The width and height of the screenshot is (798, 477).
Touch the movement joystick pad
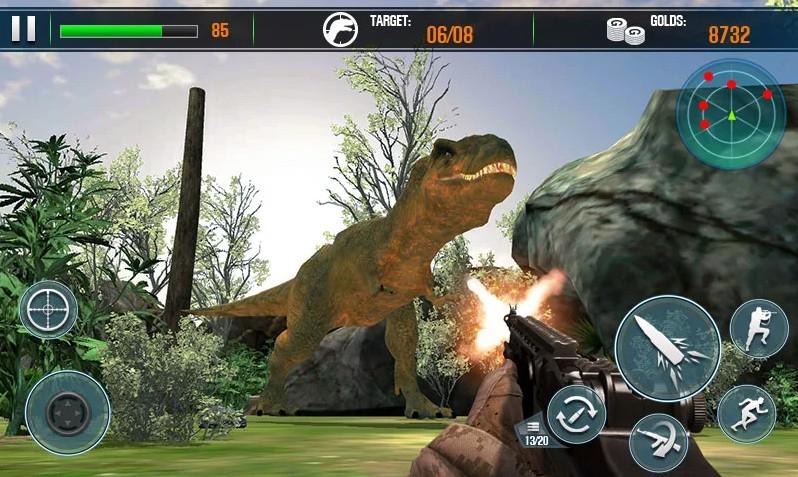67,412
